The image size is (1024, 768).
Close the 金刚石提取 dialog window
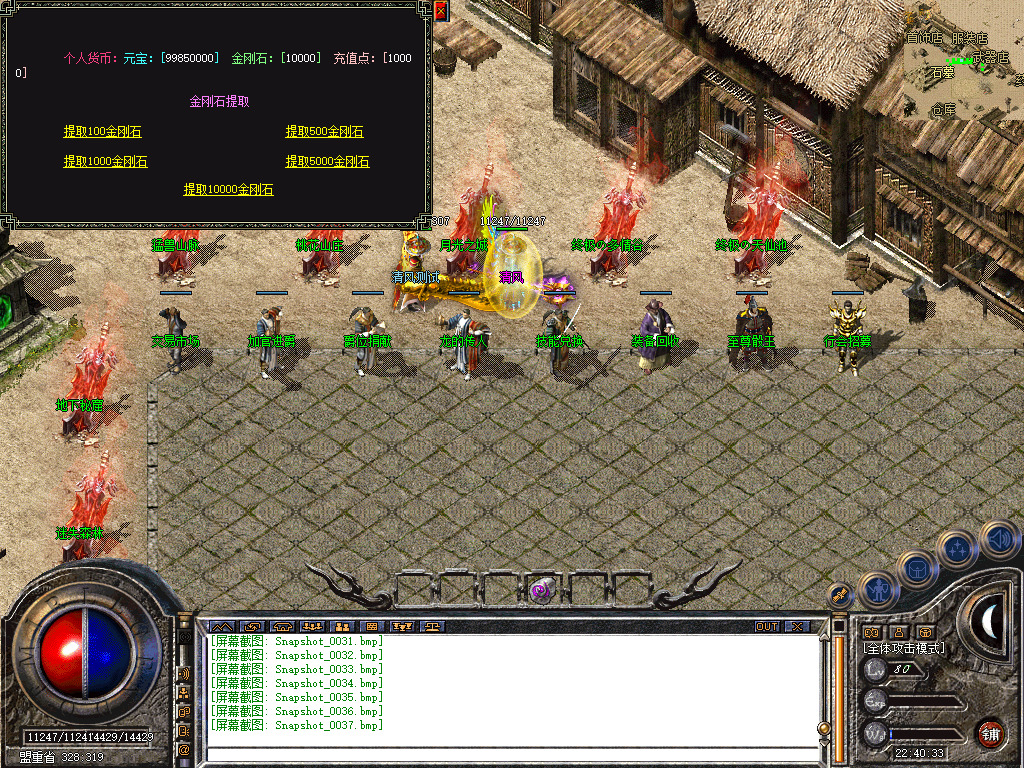pos(441,11)
